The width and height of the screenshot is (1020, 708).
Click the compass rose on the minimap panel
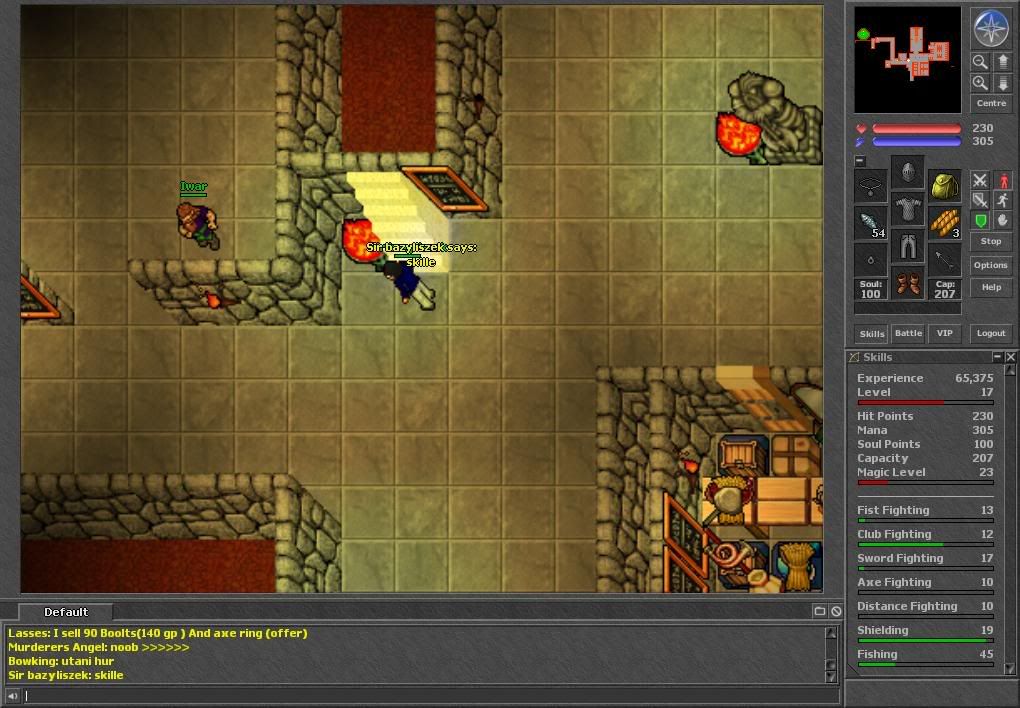pos(991,29)
